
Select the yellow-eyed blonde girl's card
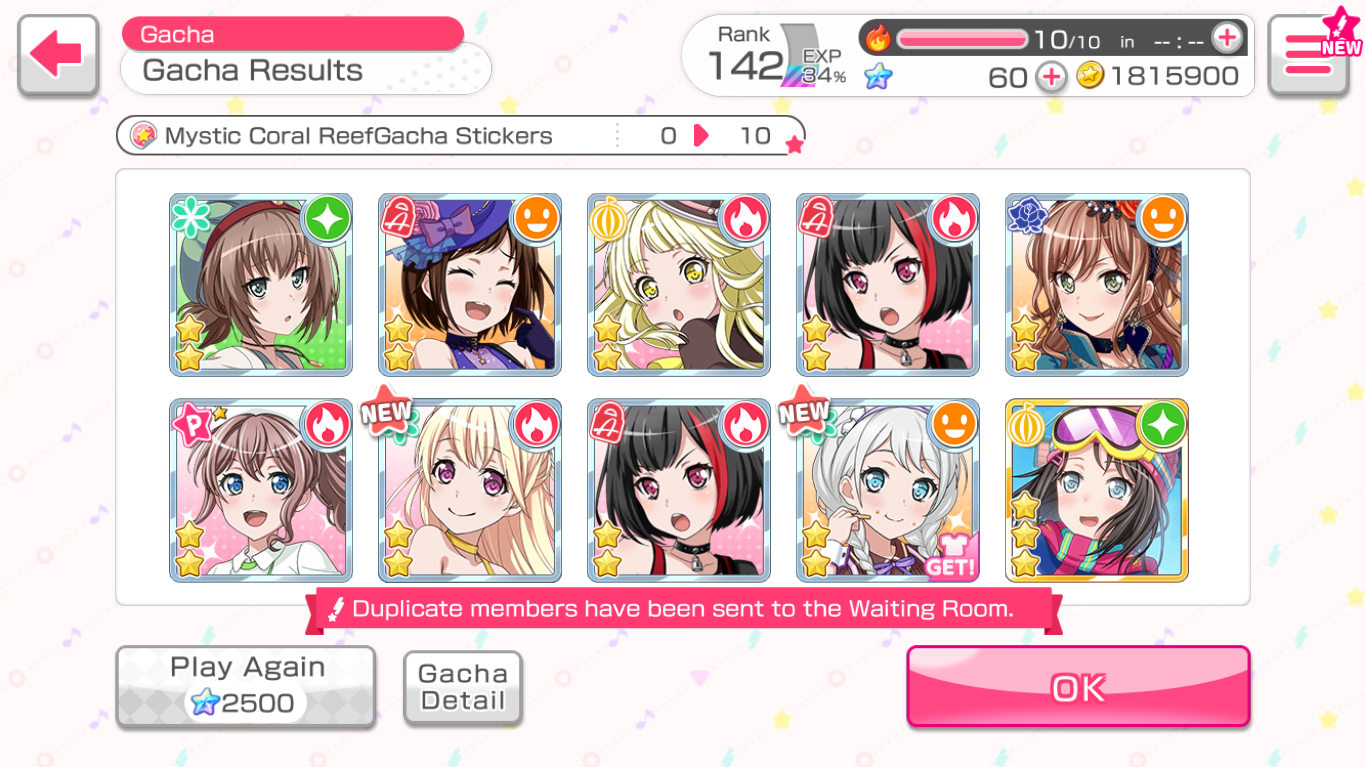pyautogui.click(x=678, y=285)
